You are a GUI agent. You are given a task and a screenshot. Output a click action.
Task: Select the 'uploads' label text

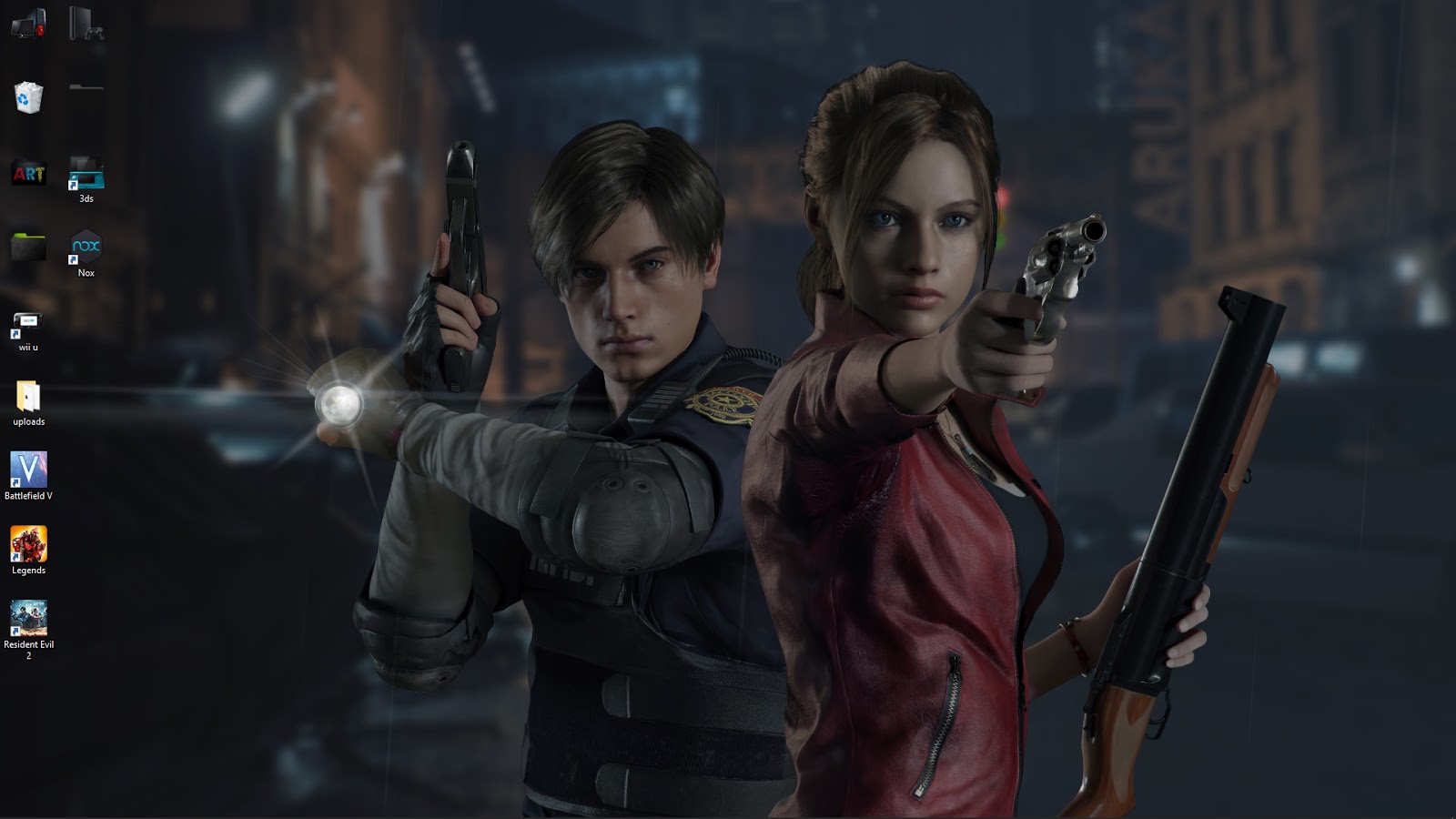coord(28,422)
